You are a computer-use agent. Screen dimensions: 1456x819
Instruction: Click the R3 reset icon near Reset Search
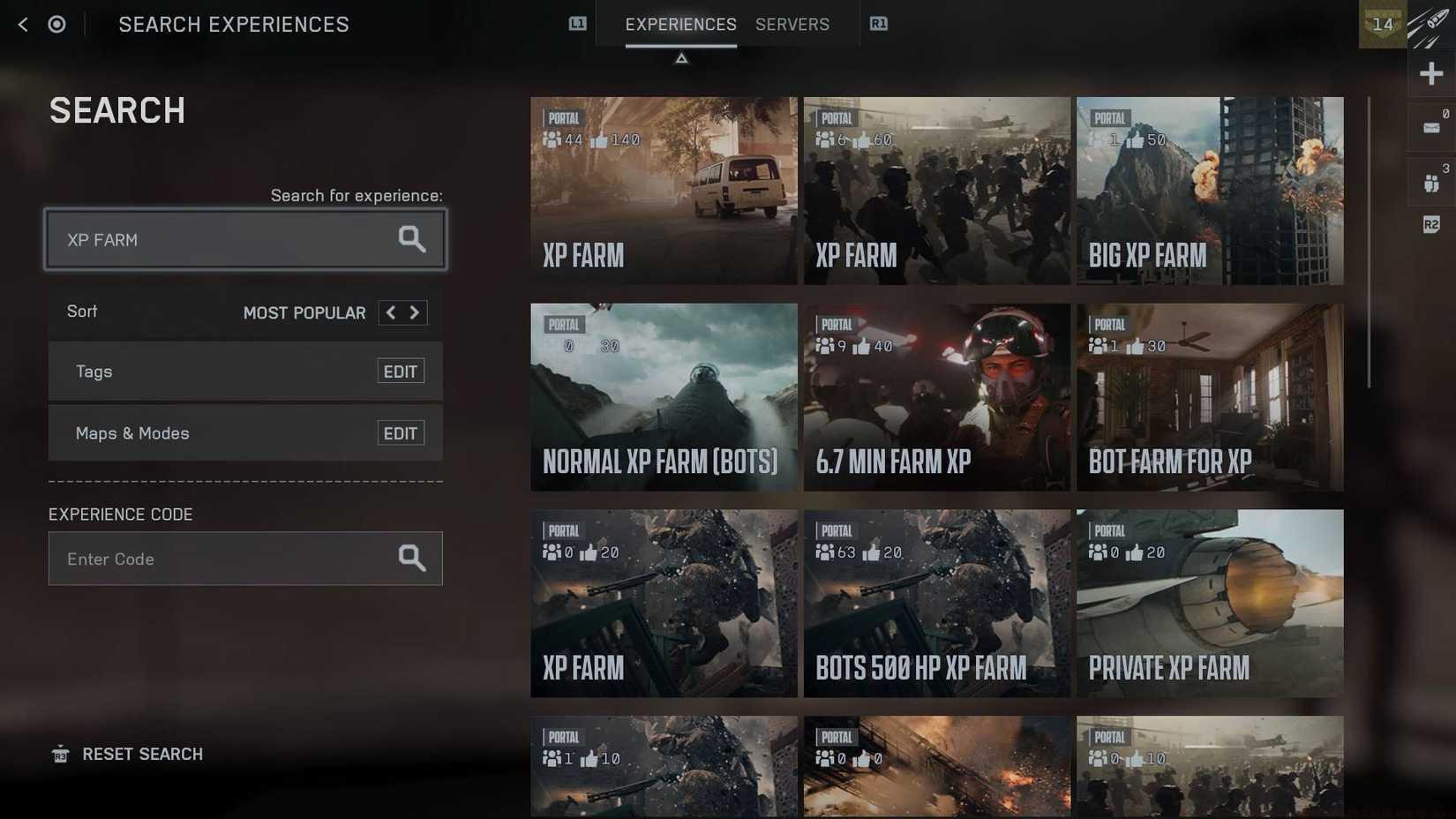pyautogui.click(x=59, y=755)
